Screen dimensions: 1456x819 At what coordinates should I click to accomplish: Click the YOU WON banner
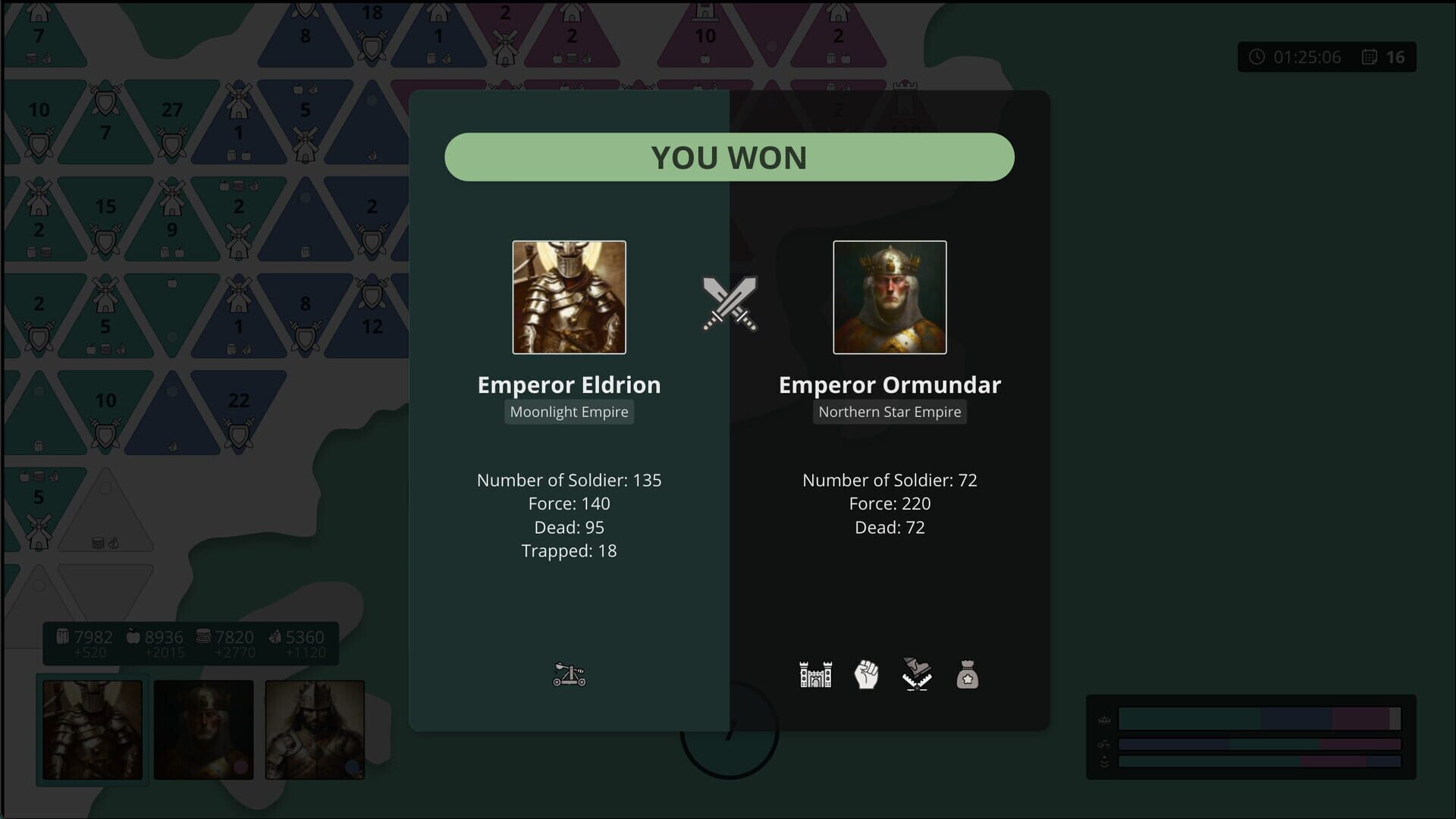point(729,157)
